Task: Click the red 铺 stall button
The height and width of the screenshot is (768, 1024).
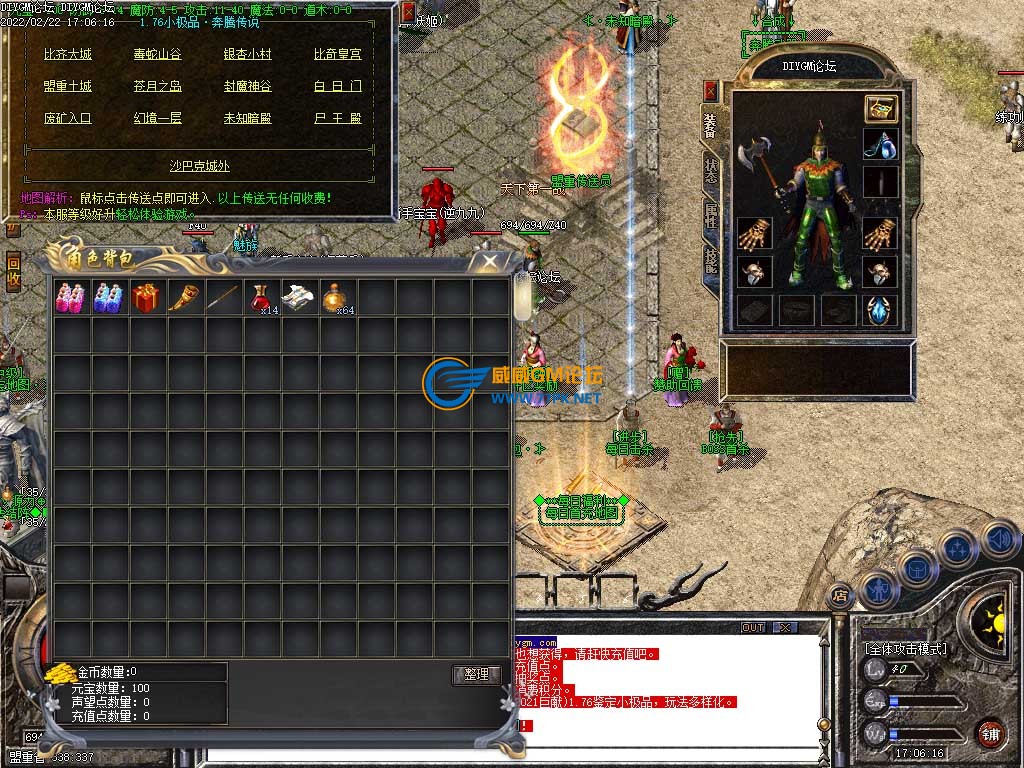Action: [x=990, y=732]
